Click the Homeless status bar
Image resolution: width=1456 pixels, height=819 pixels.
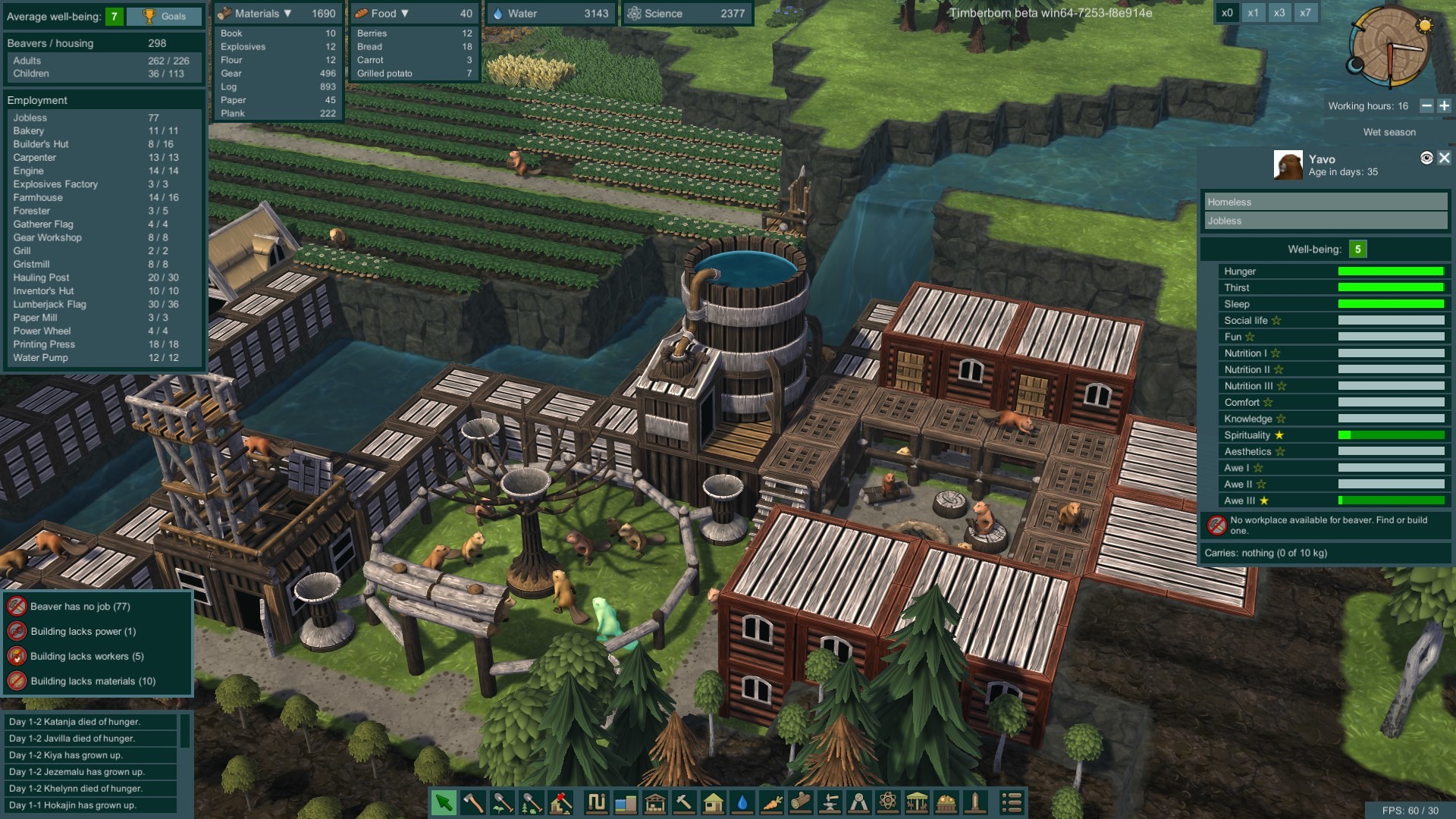pyautogui.click(x=1325, y=202)
